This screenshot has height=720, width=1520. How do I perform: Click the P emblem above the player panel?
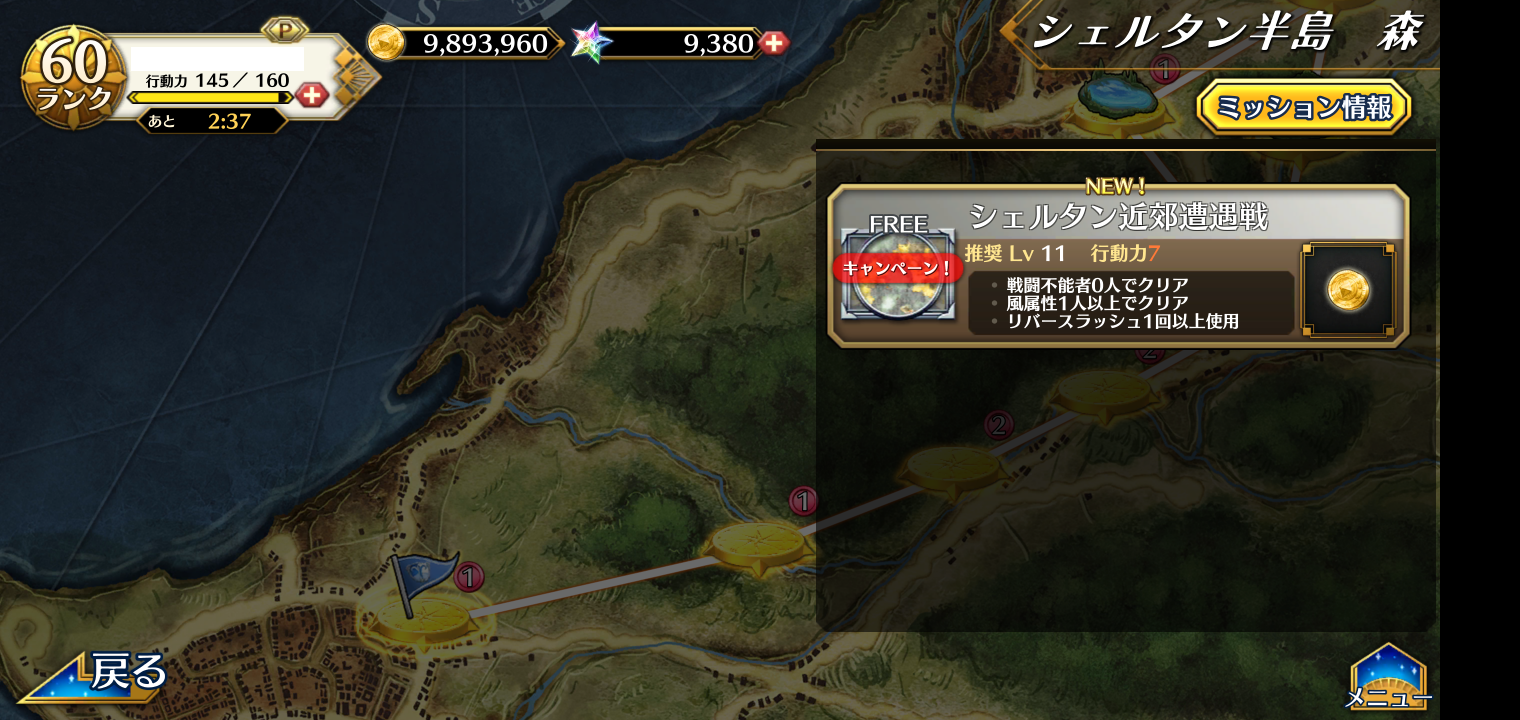click(x=284, y=30)
